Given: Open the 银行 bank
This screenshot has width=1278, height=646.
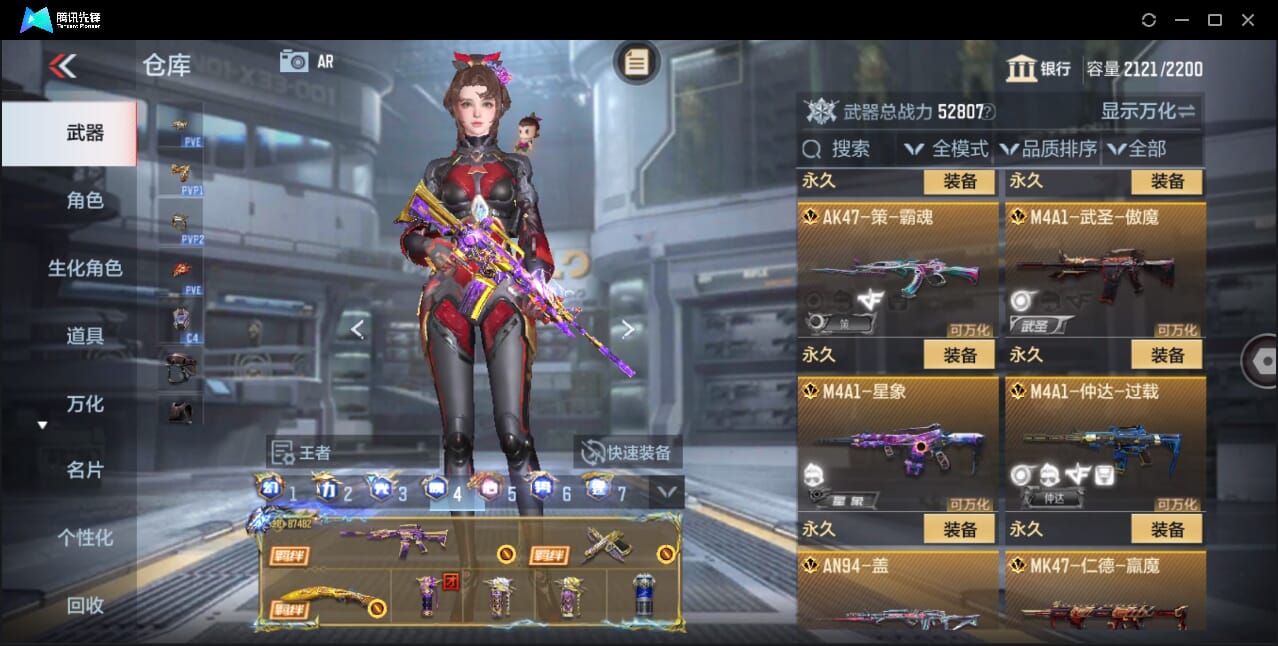Looking at the screenshot, I should (1038, 68).
